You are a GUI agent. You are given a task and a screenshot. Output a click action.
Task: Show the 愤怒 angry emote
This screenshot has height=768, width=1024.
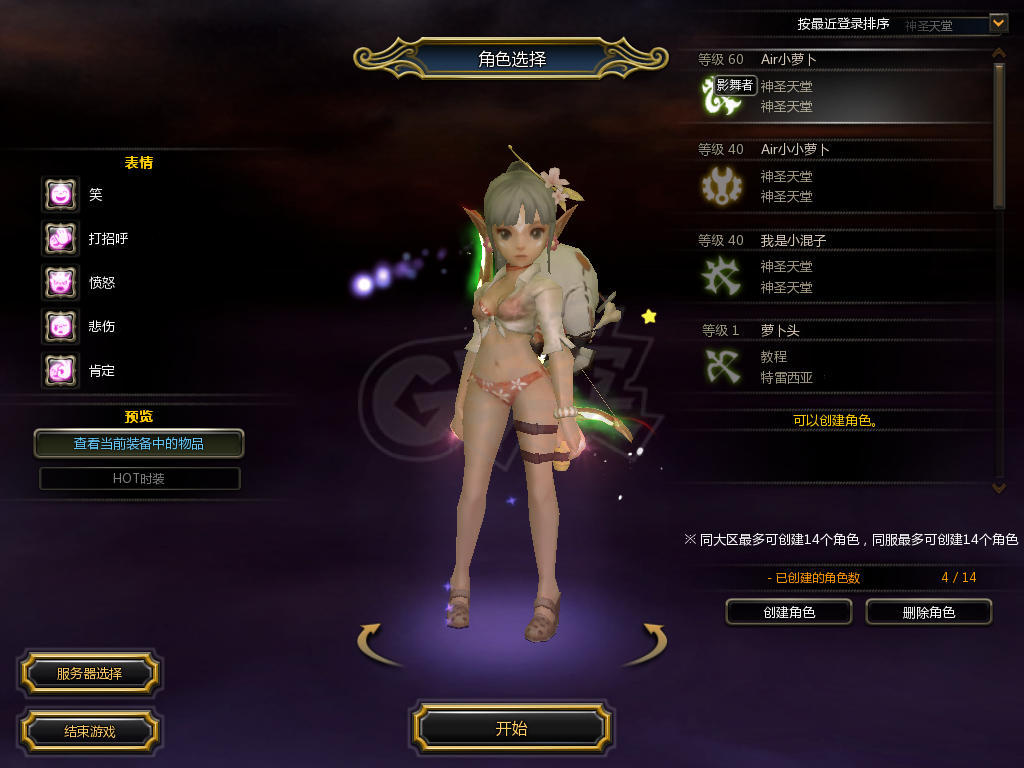(x=60, y=282)
